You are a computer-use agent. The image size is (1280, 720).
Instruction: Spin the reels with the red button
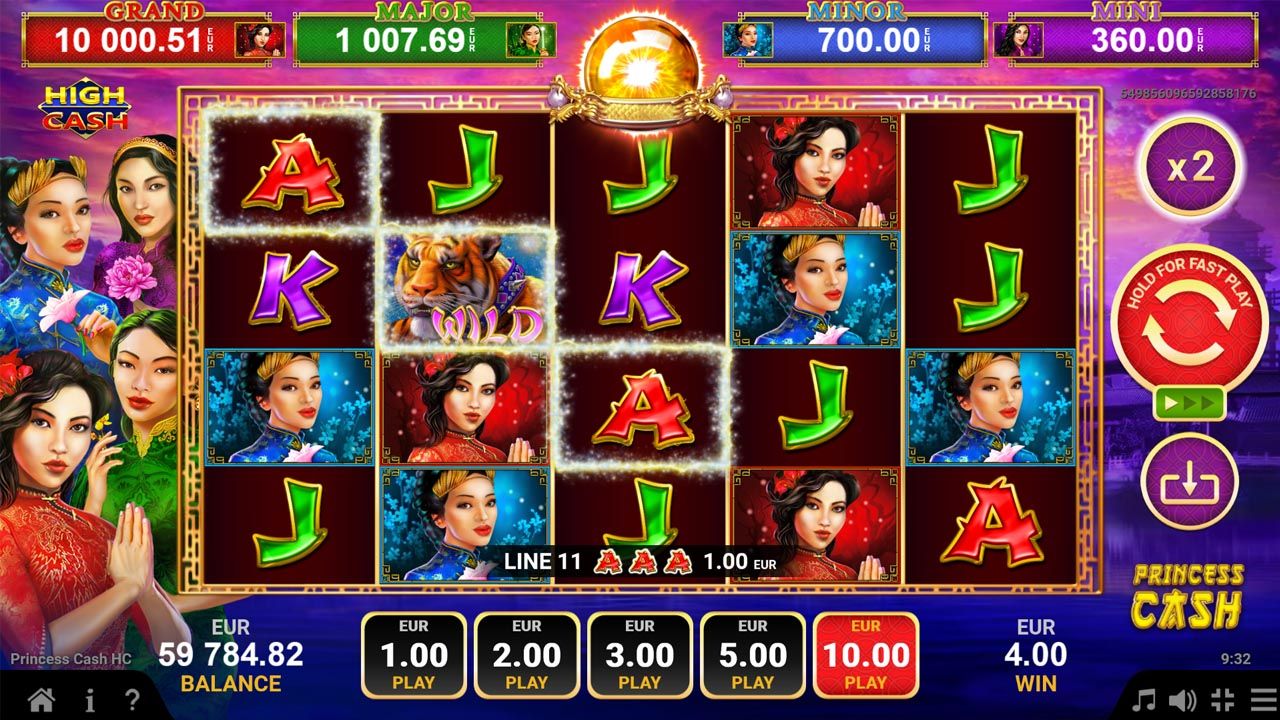tap(1189, 322)
